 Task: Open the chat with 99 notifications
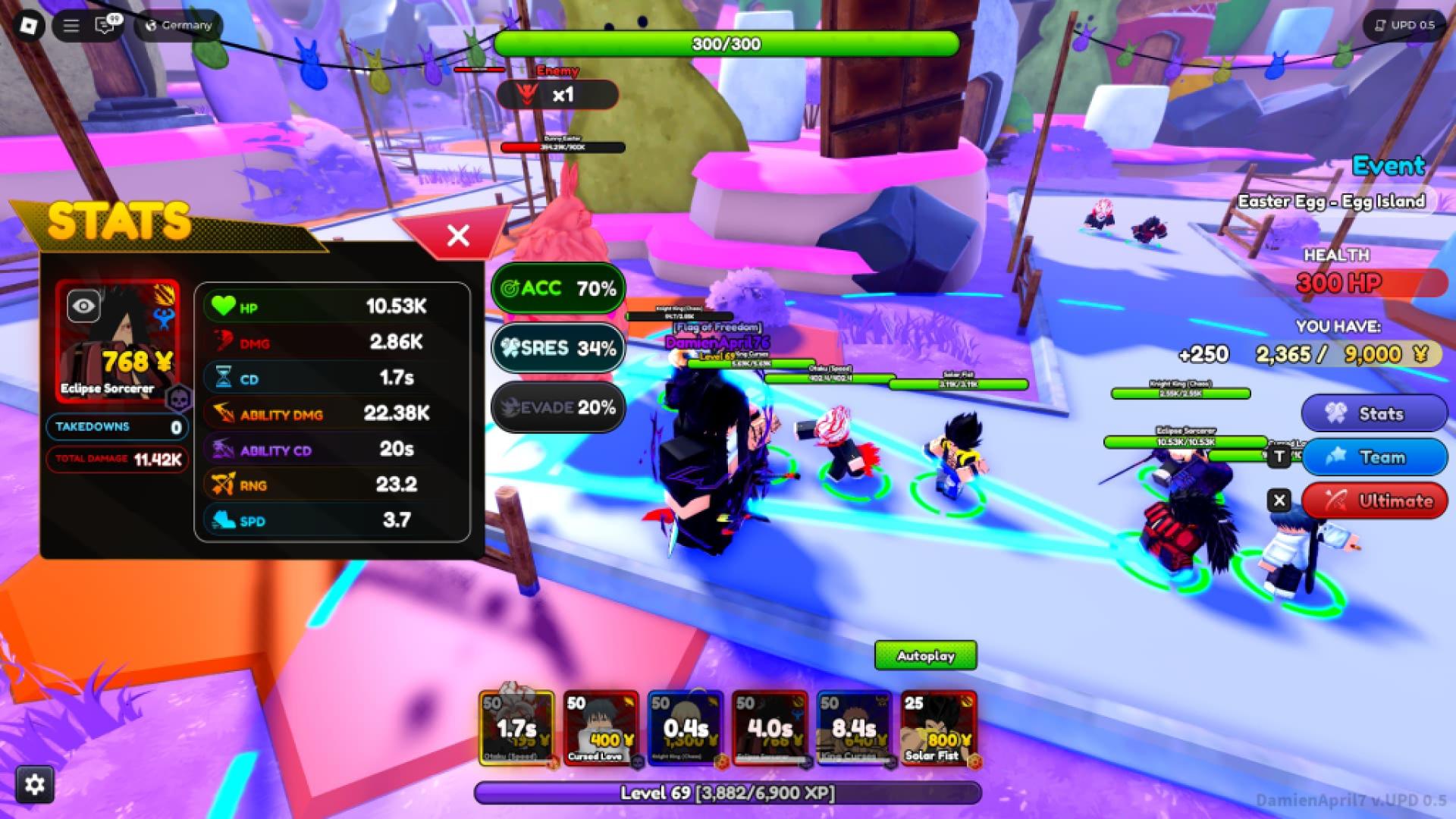(104, 25)
